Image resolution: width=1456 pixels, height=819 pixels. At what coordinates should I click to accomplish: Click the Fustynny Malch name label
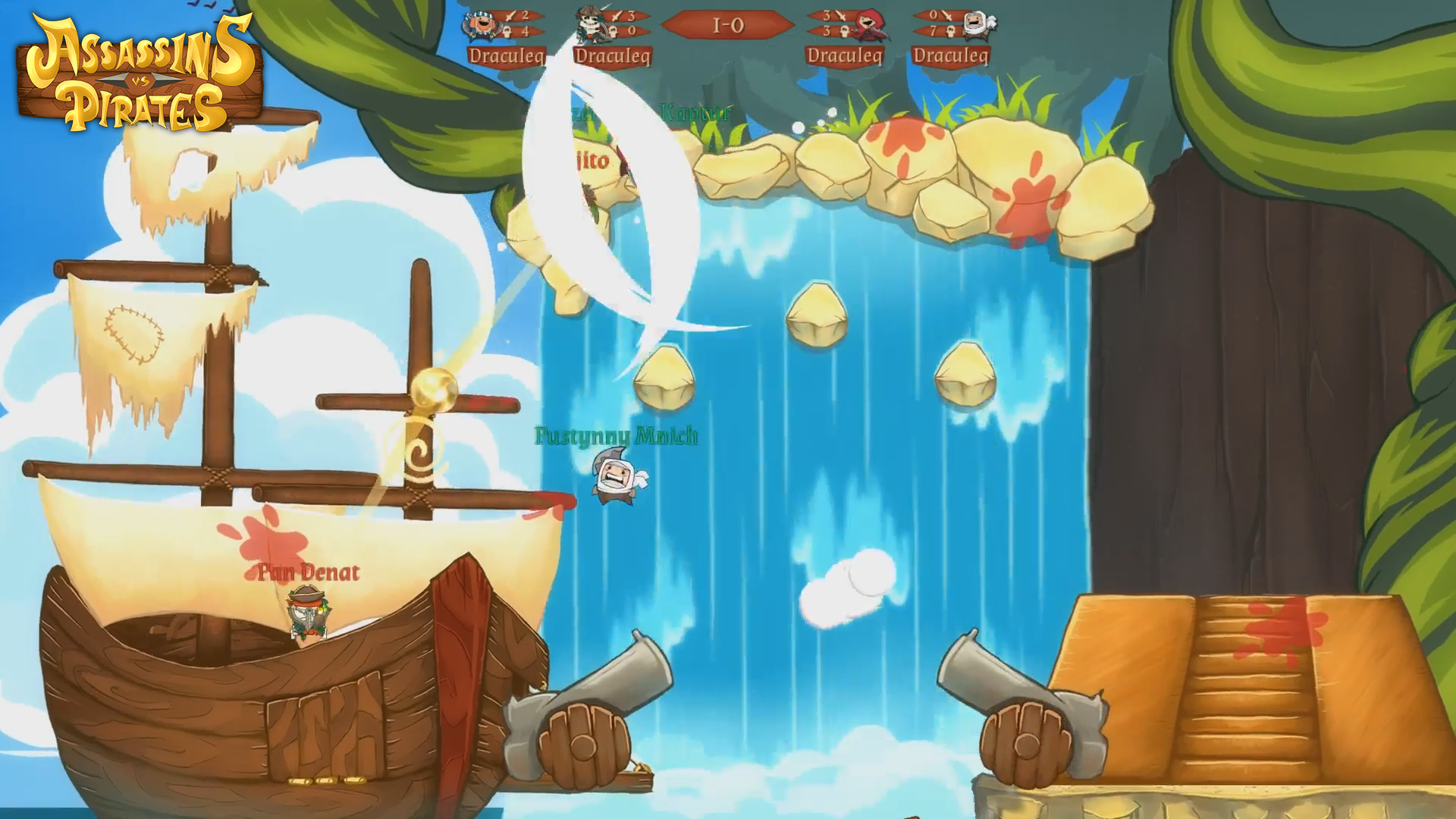[x=616, y=437]
